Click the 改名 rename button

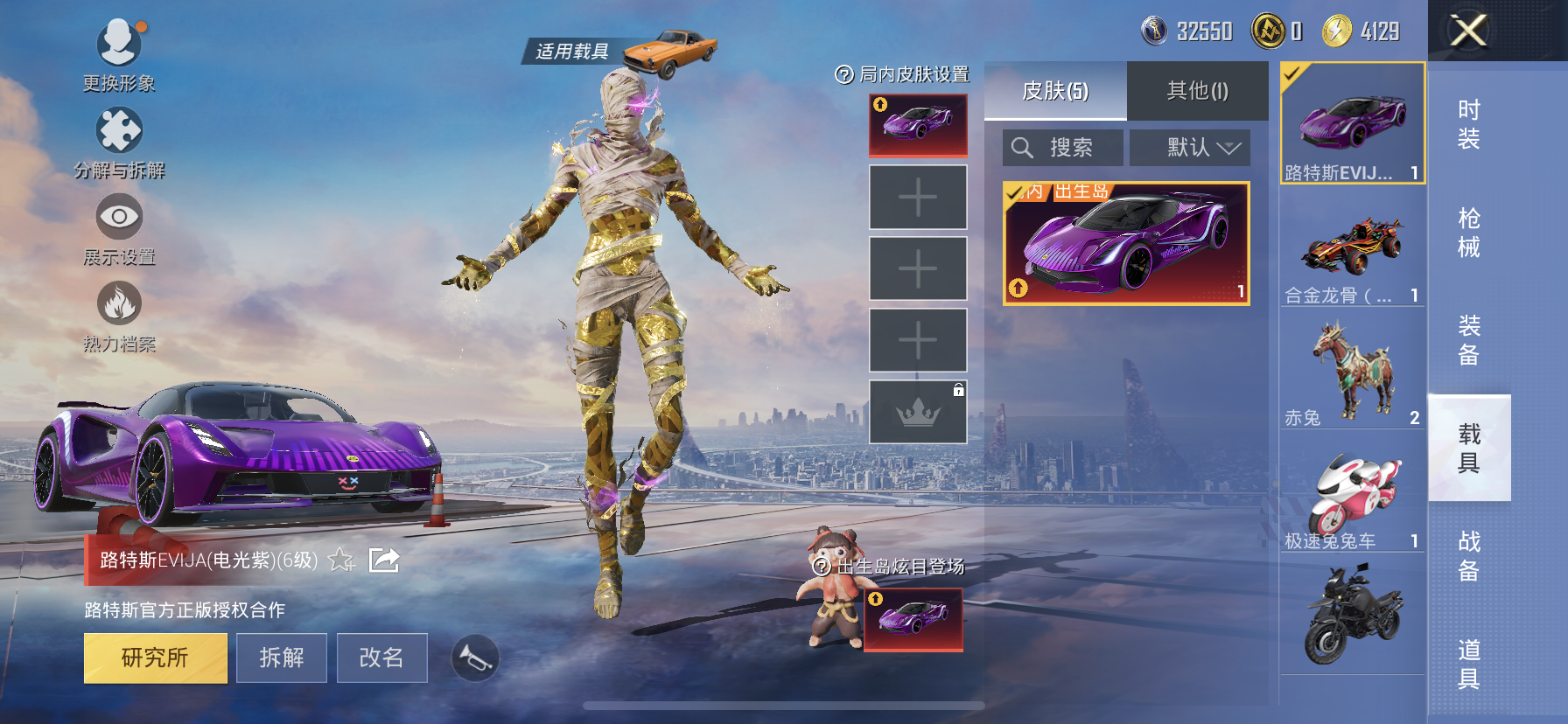point(381,658)
